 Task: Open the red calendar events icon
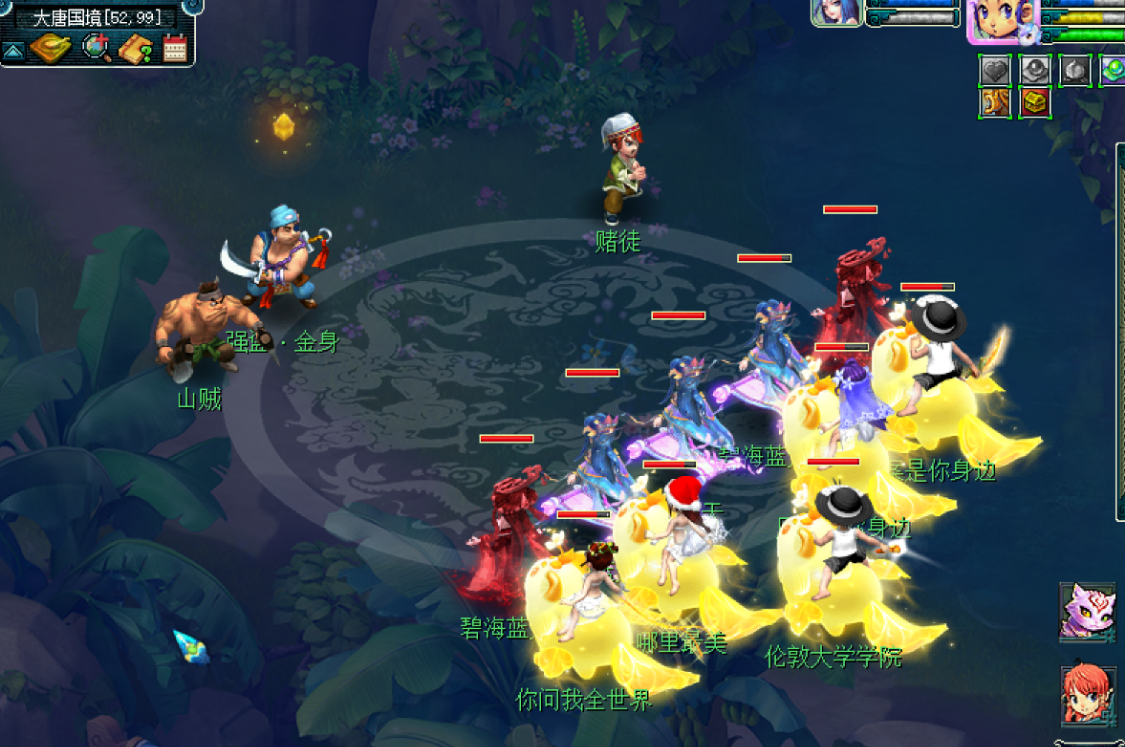(x=175, y=48)
